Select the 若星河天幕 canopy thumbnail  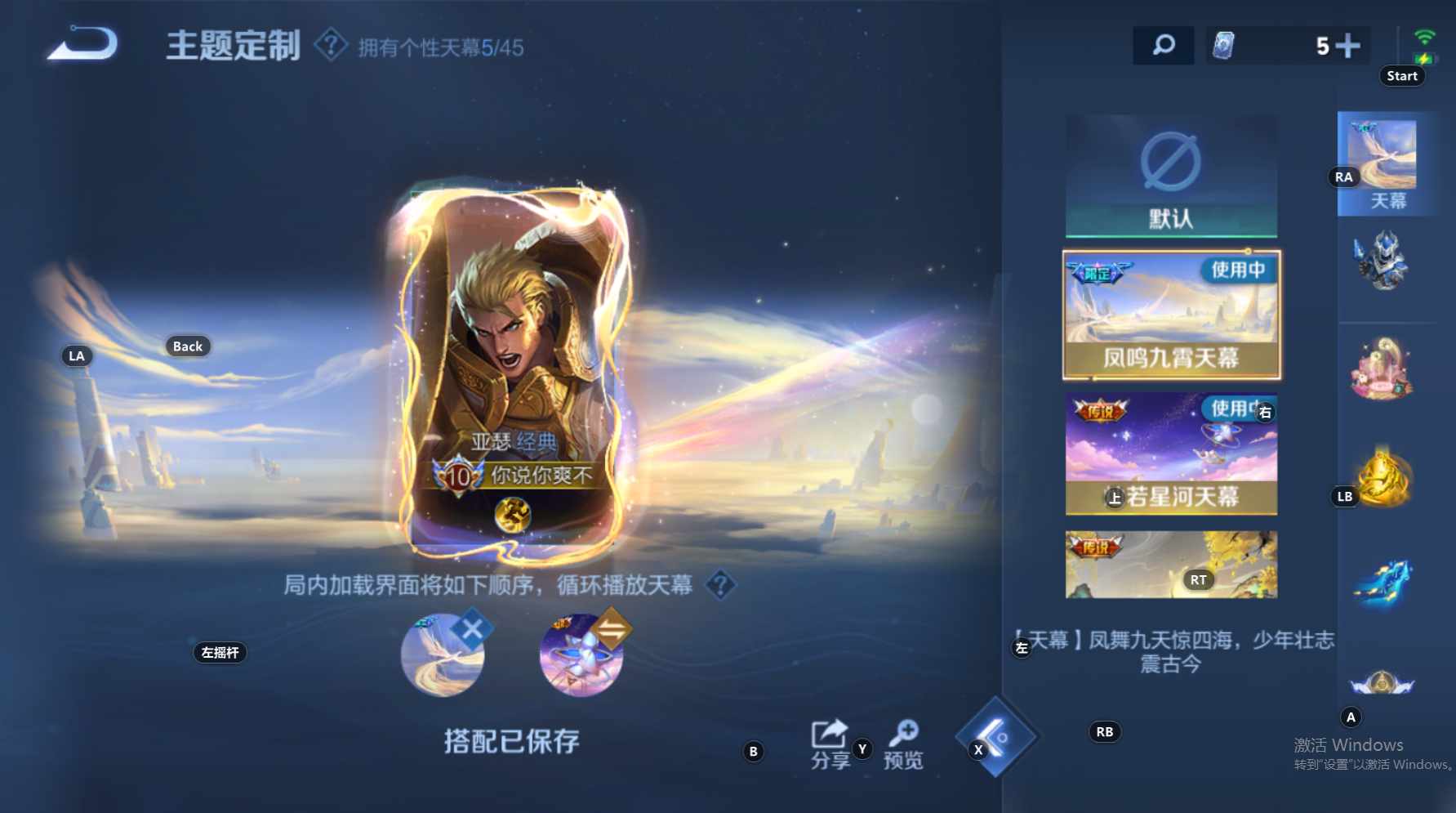(1170, 453)
